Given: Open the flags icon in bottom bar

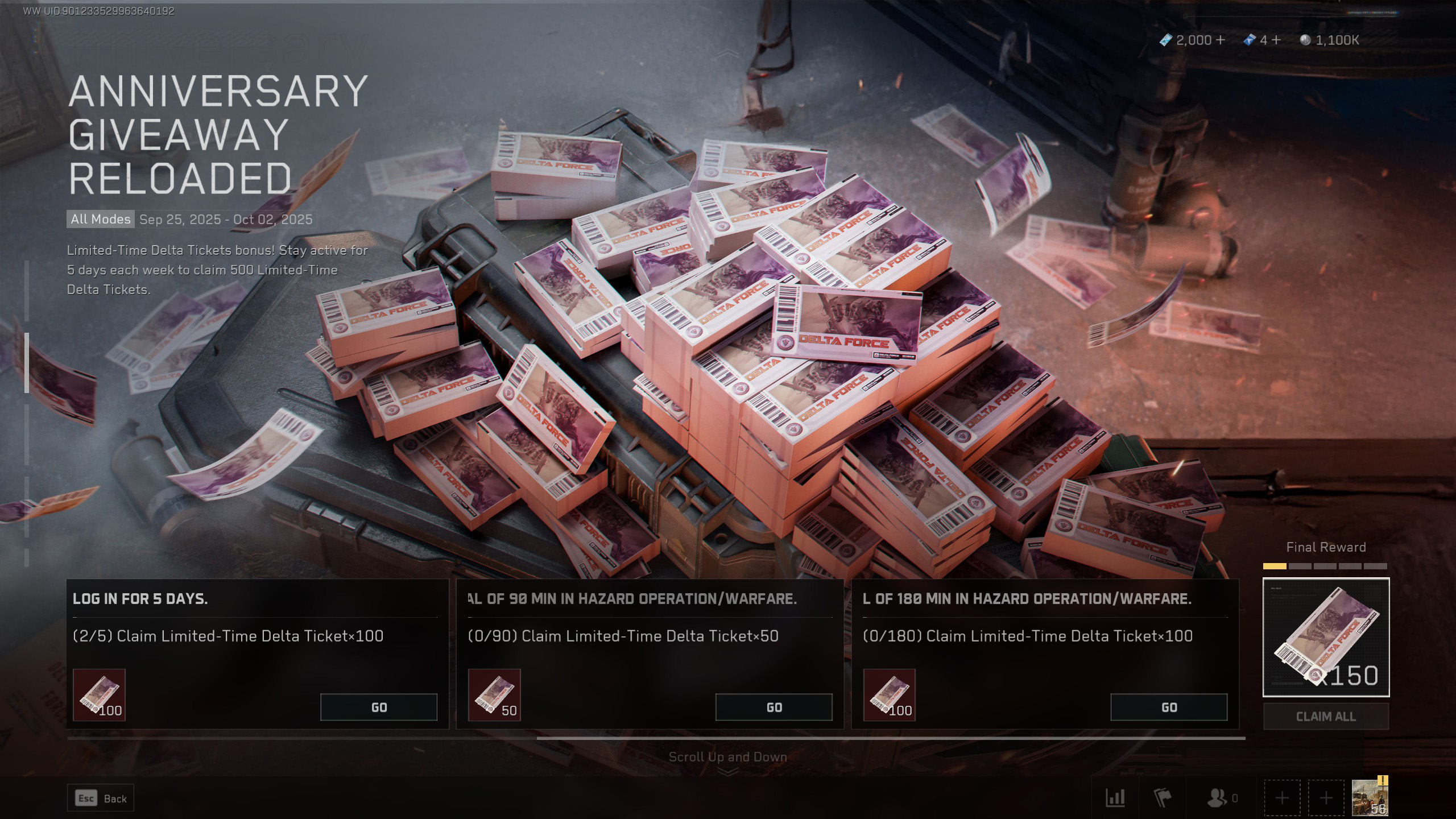Looking at the screenshot, I should click(x=1163, y=799).
